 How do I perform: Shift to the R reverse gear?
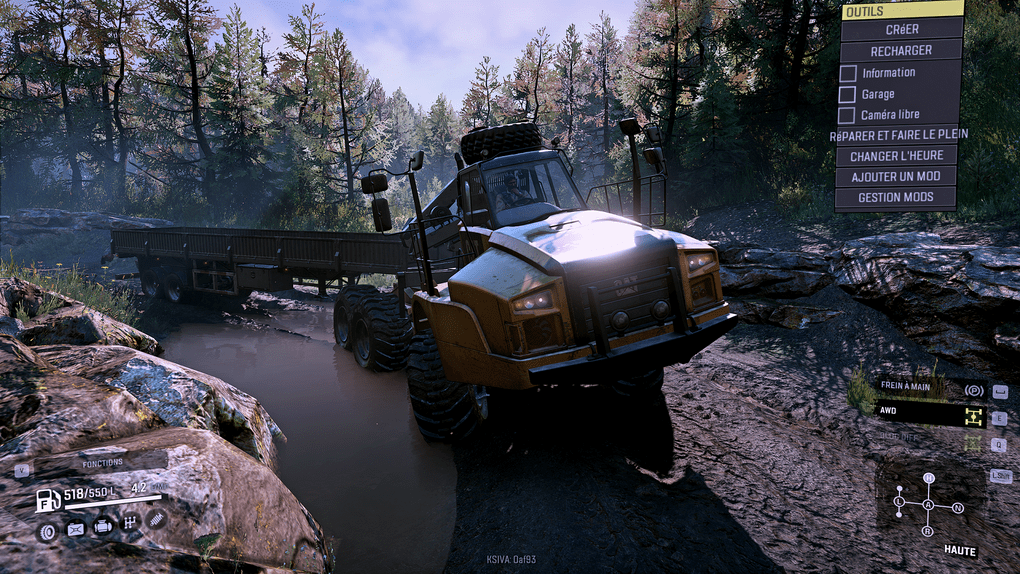[928, 530]
